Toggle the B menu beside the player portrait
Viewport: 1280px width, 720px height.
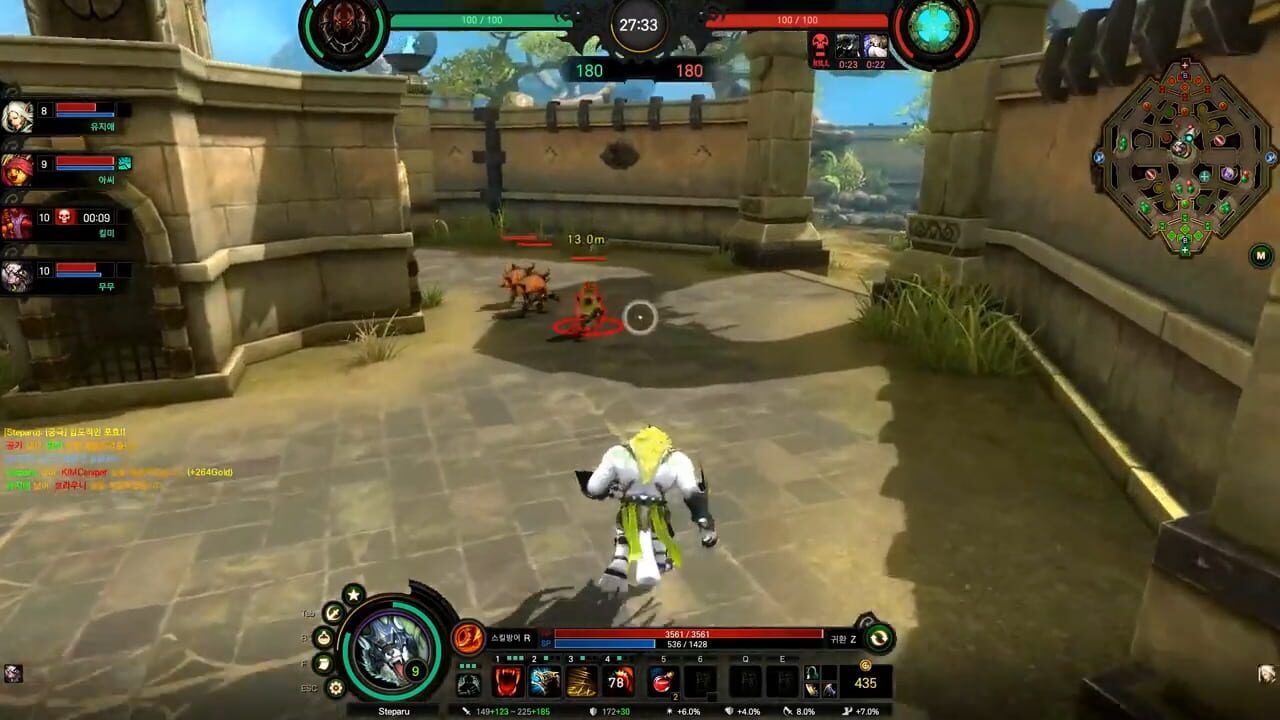[x=324, y=636]
